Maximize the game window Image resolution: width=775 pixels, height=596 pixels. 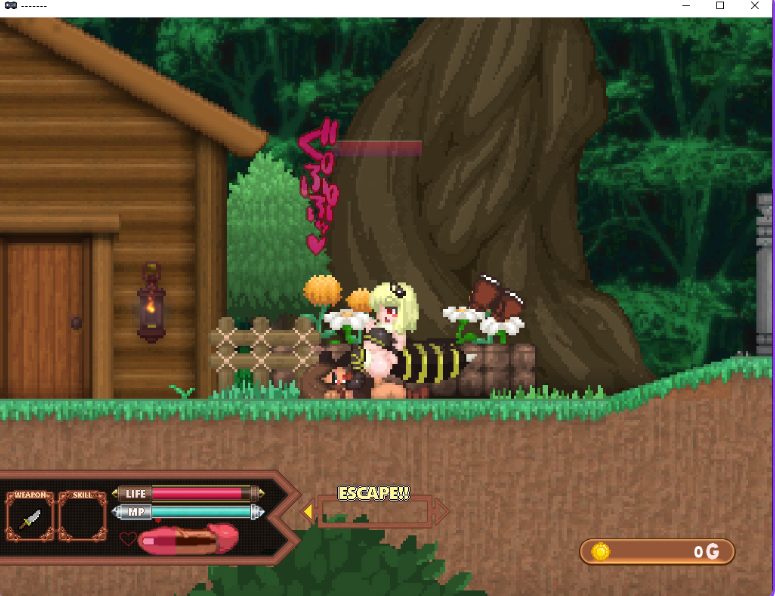(x=719, y=7)
